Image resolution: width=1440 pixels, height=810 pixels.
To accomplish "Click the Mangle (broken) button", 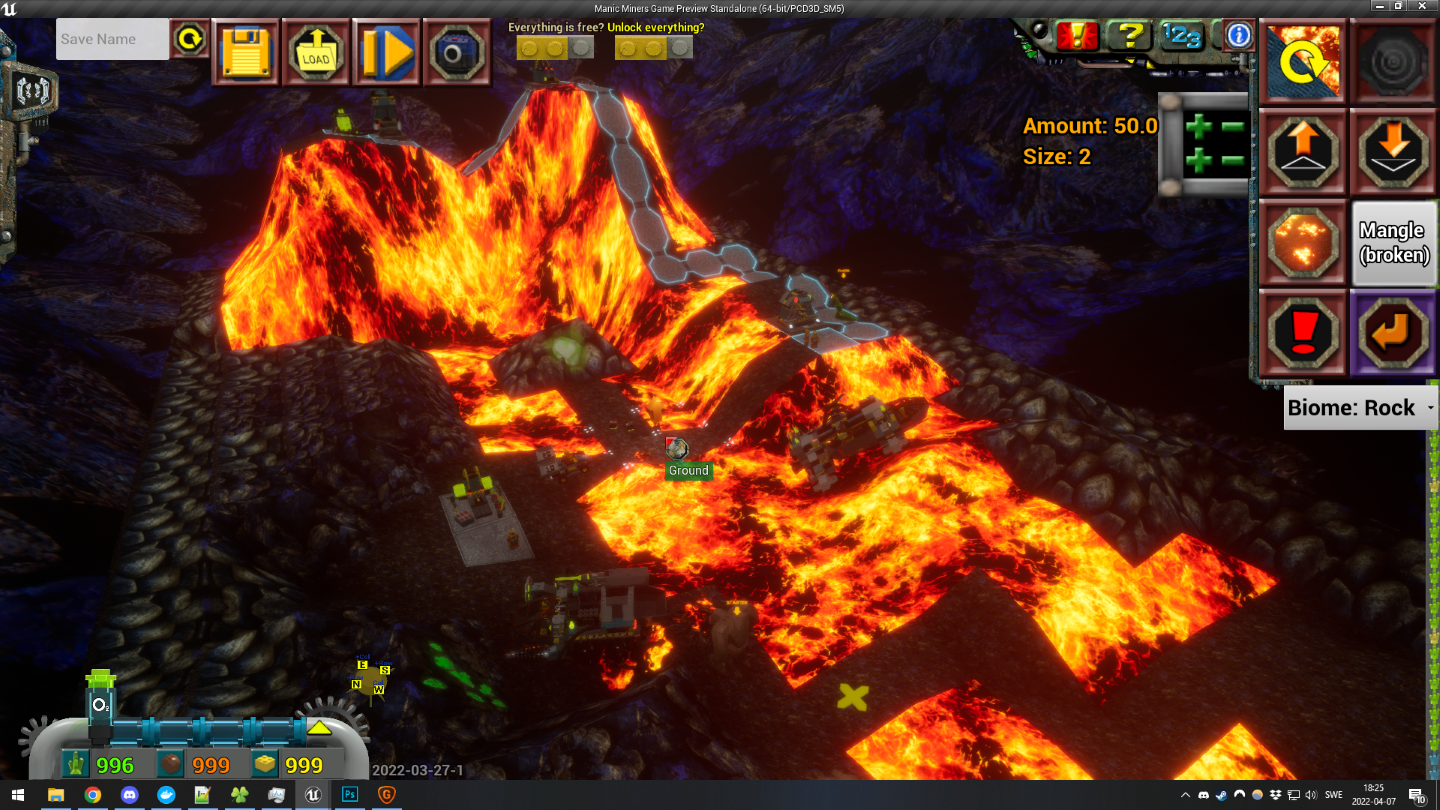I will 1393,243.
